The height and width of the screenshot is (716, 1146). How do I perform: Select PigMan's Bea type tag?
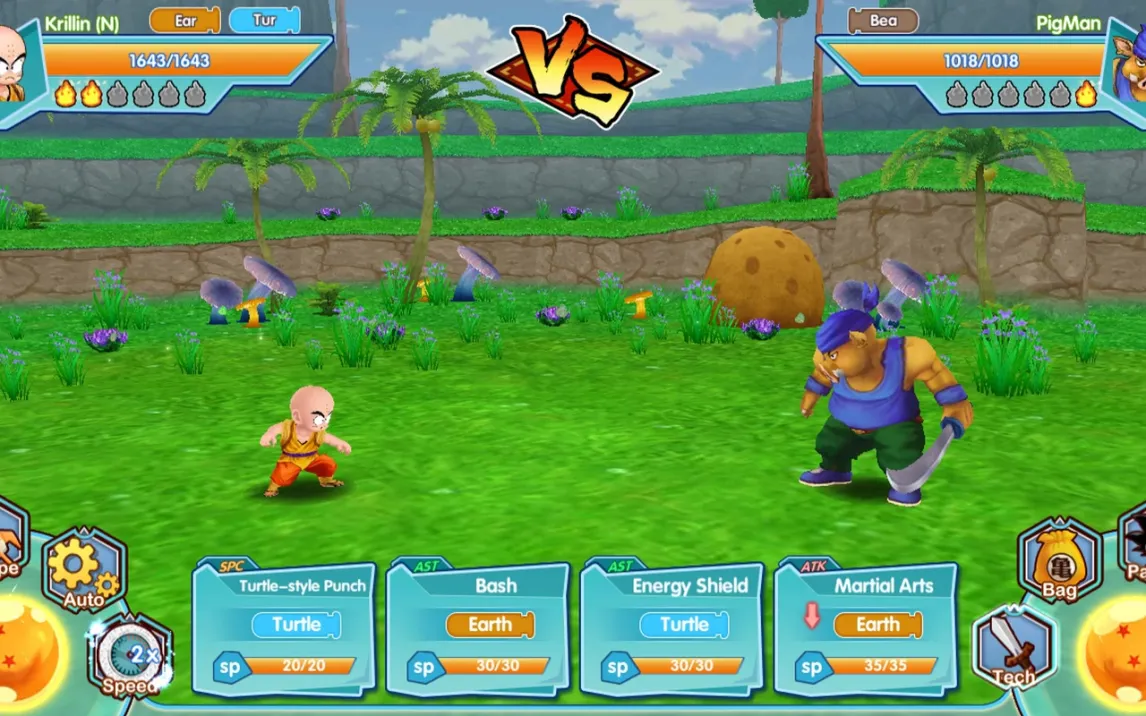coord(883,20)
